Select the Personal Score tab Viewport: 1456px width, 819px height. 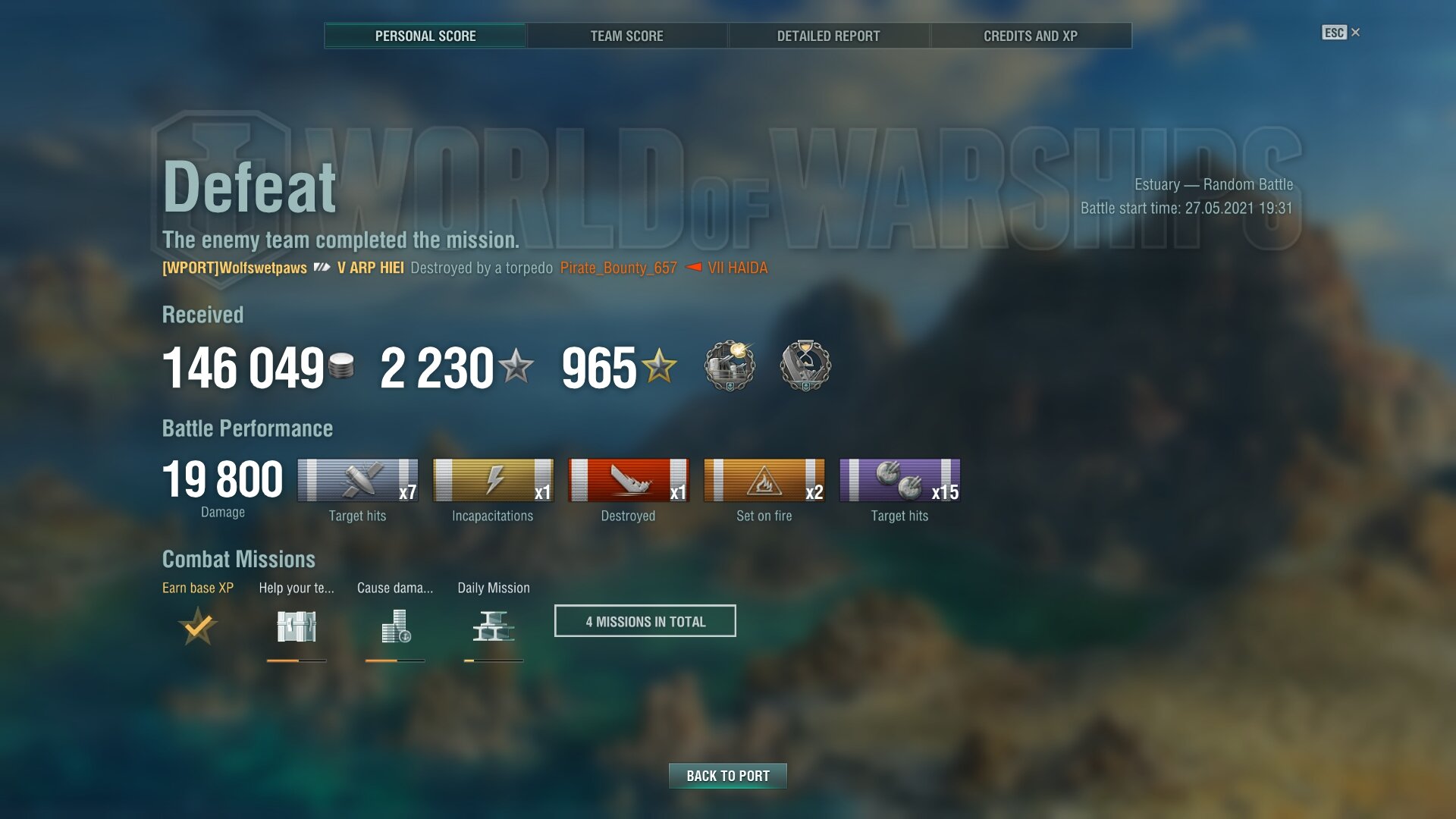tap(425, 36)
